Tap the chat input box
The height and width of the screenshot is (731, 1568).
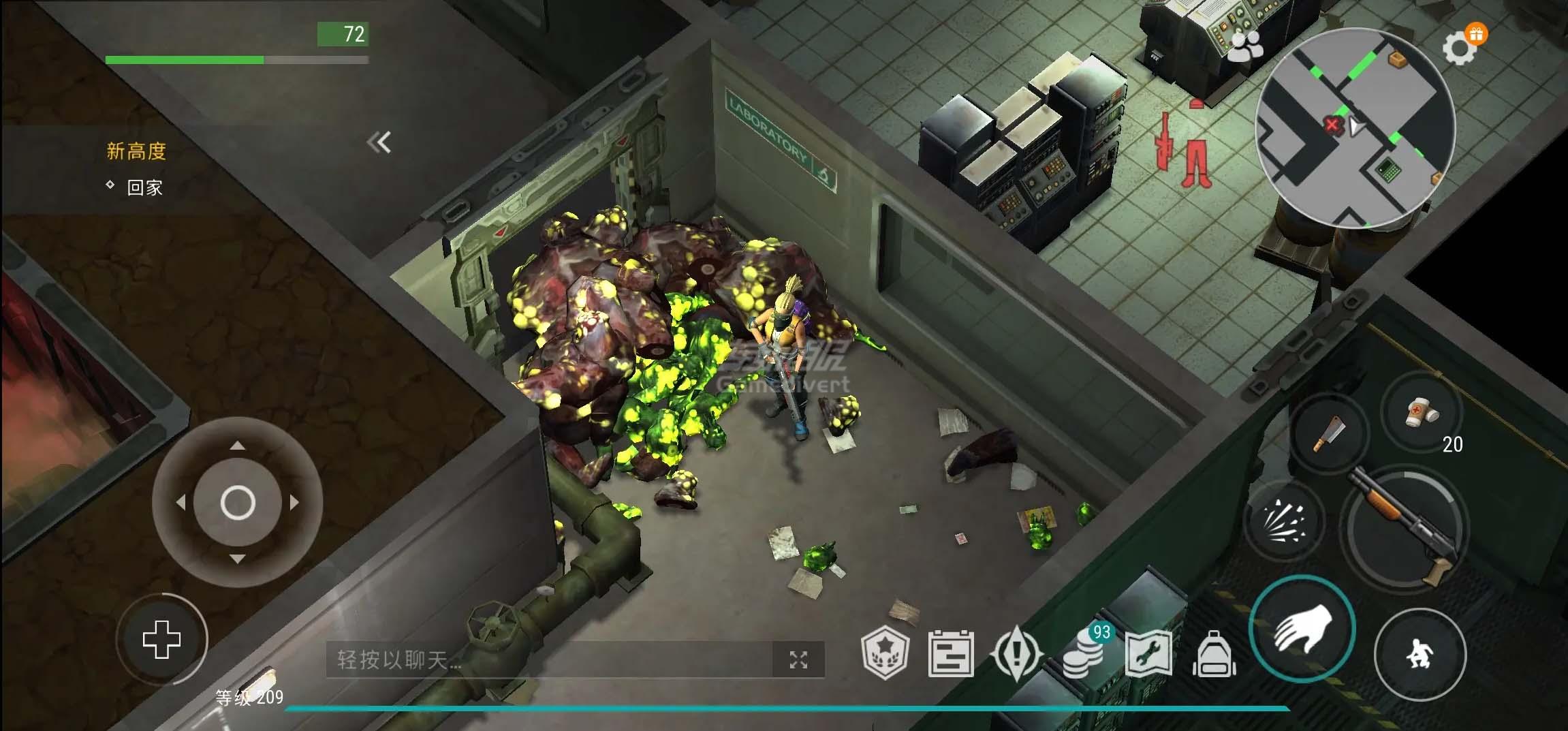[x=548, y=659]
